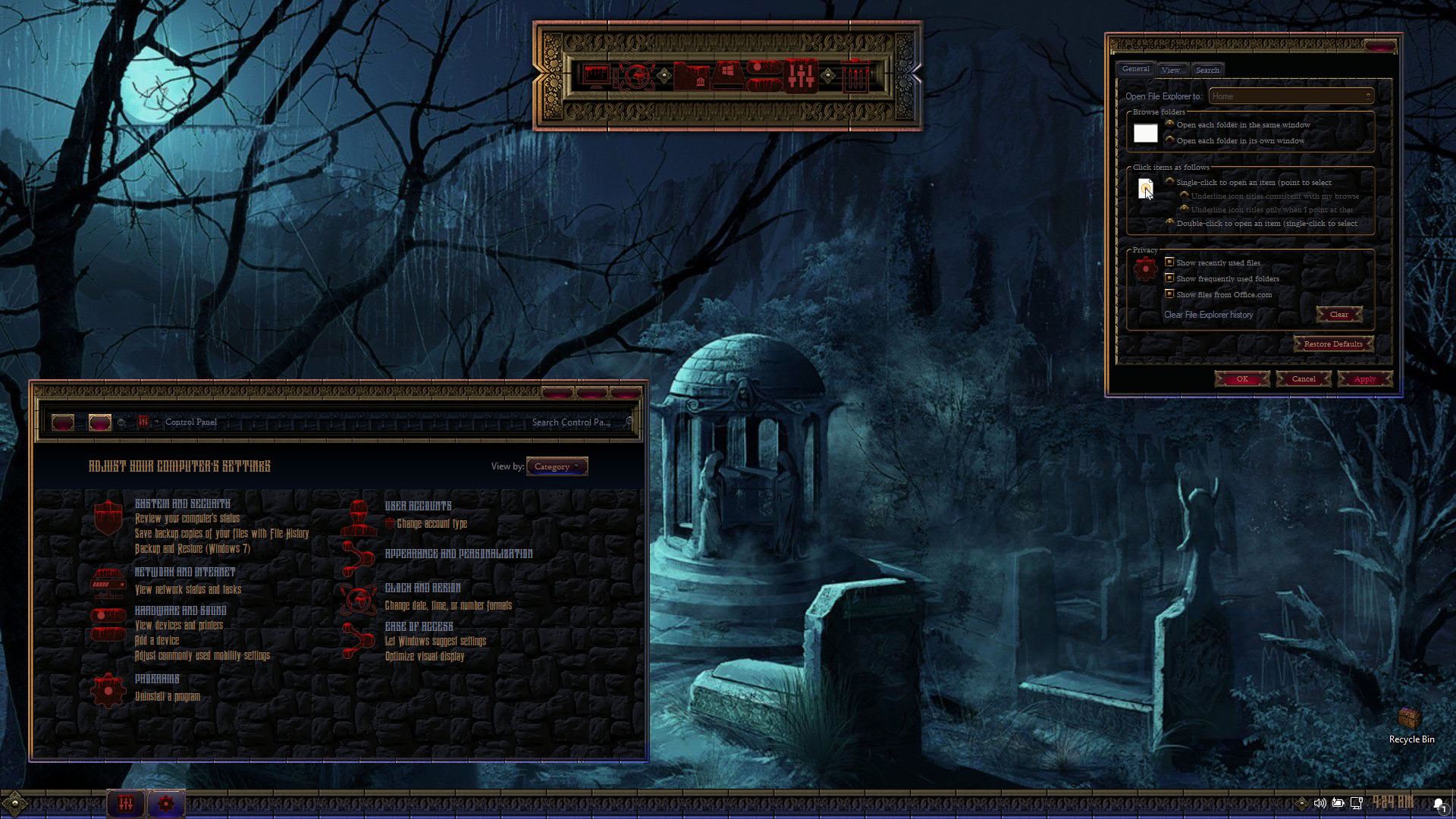The image size is (1456, 819).
Task: Clear File Explorer history with Clear button
Action: point(1338,315)
